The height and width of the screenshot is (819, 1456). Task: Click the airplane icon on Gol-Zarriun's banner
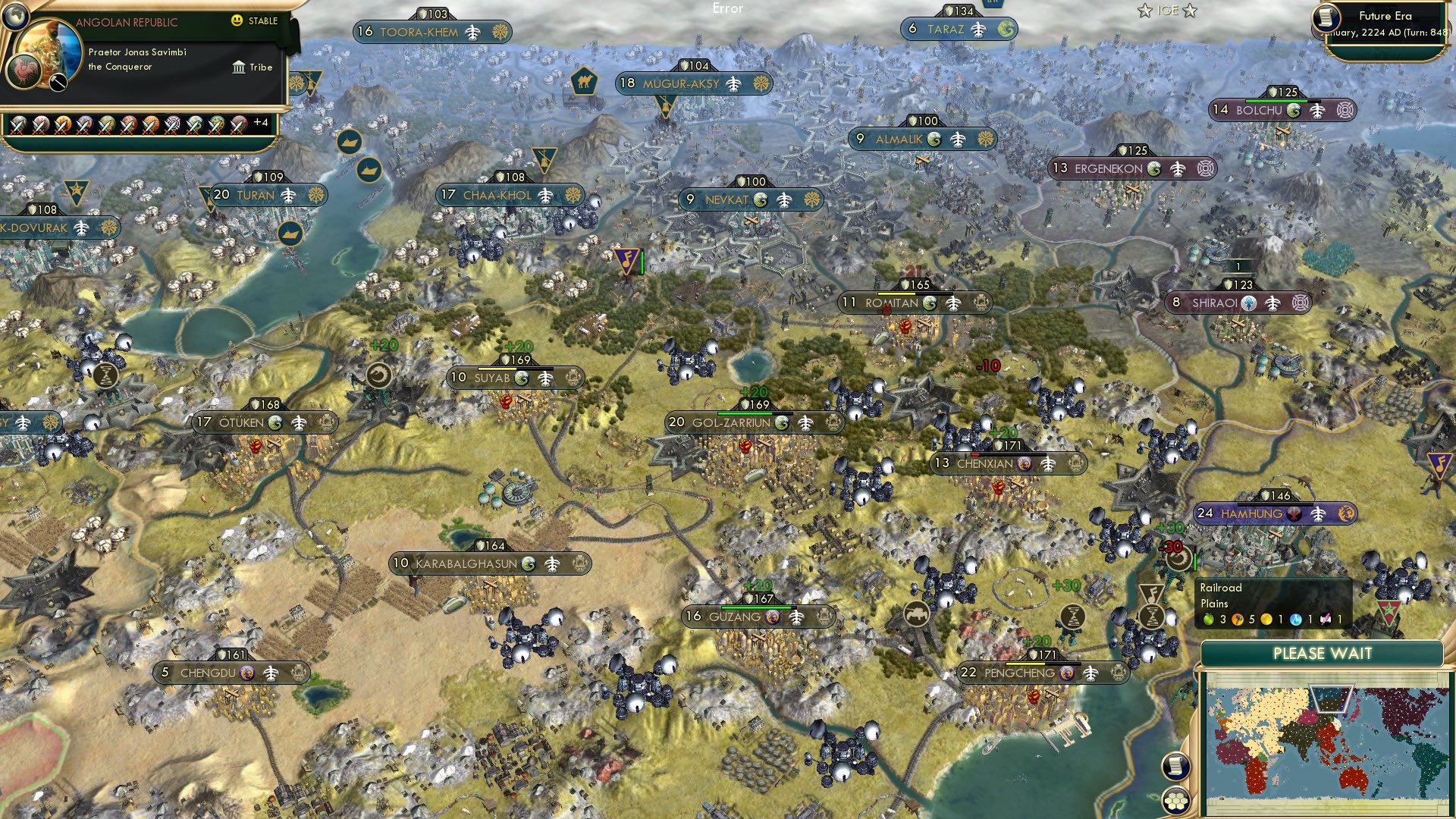coord(807,422)
